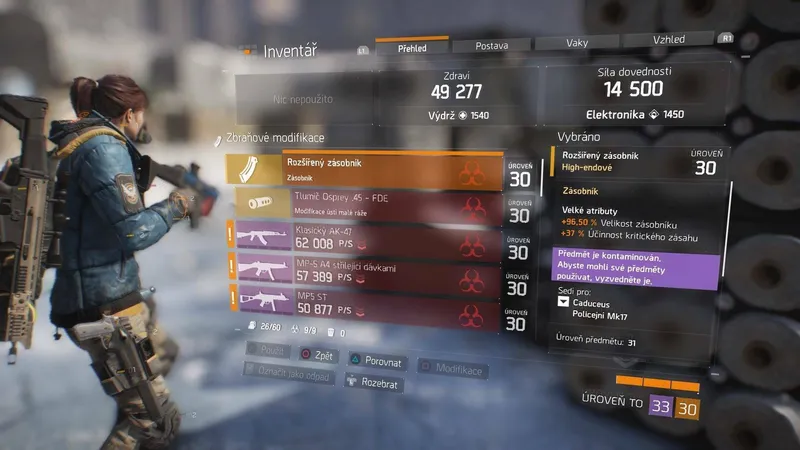
Task: Pick the MP-5 A4 střílející dávkami weapon
Action: click(x=364, y=269)
